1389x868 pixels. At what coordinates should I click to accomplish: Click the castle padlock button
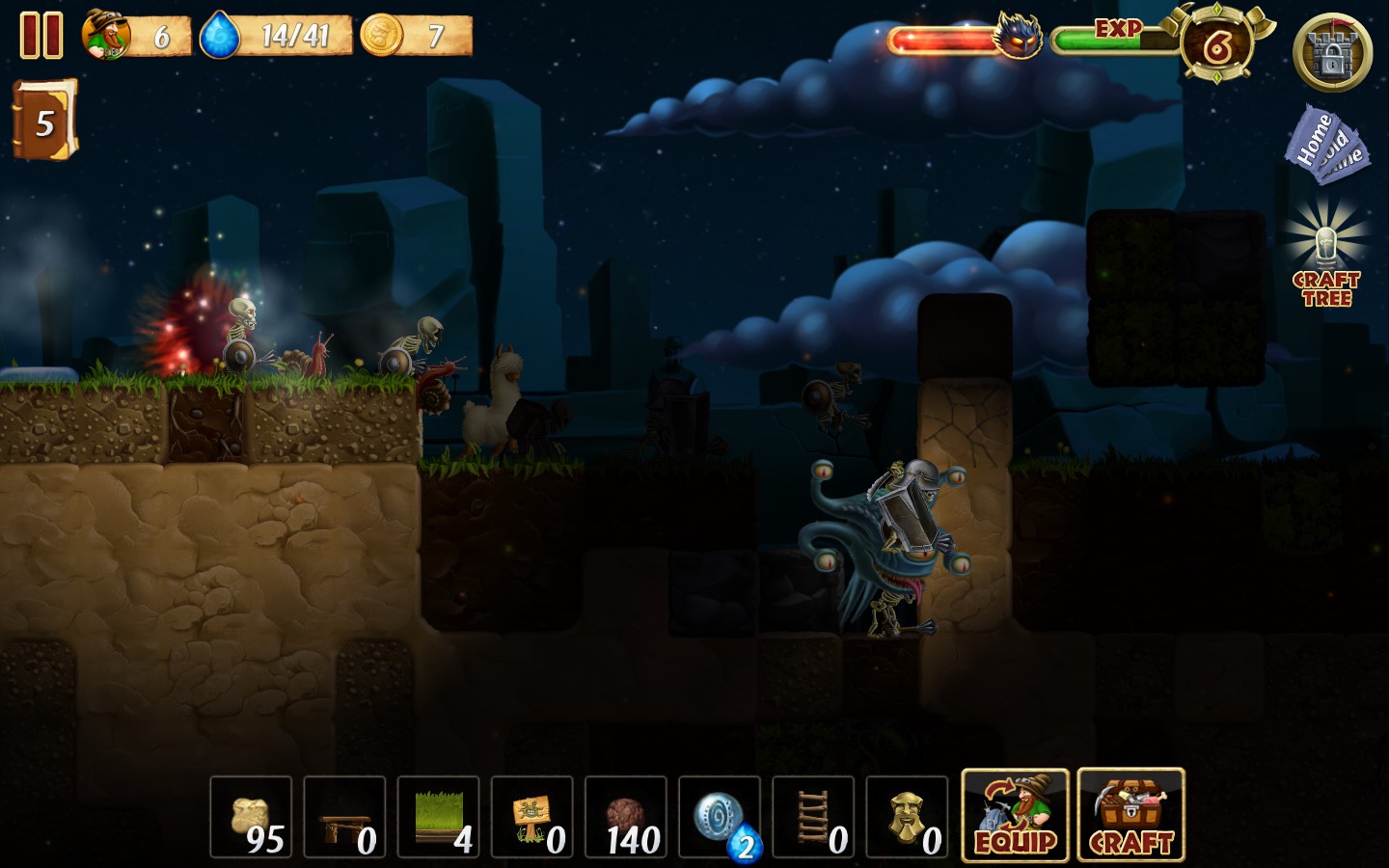[1332, 52]
